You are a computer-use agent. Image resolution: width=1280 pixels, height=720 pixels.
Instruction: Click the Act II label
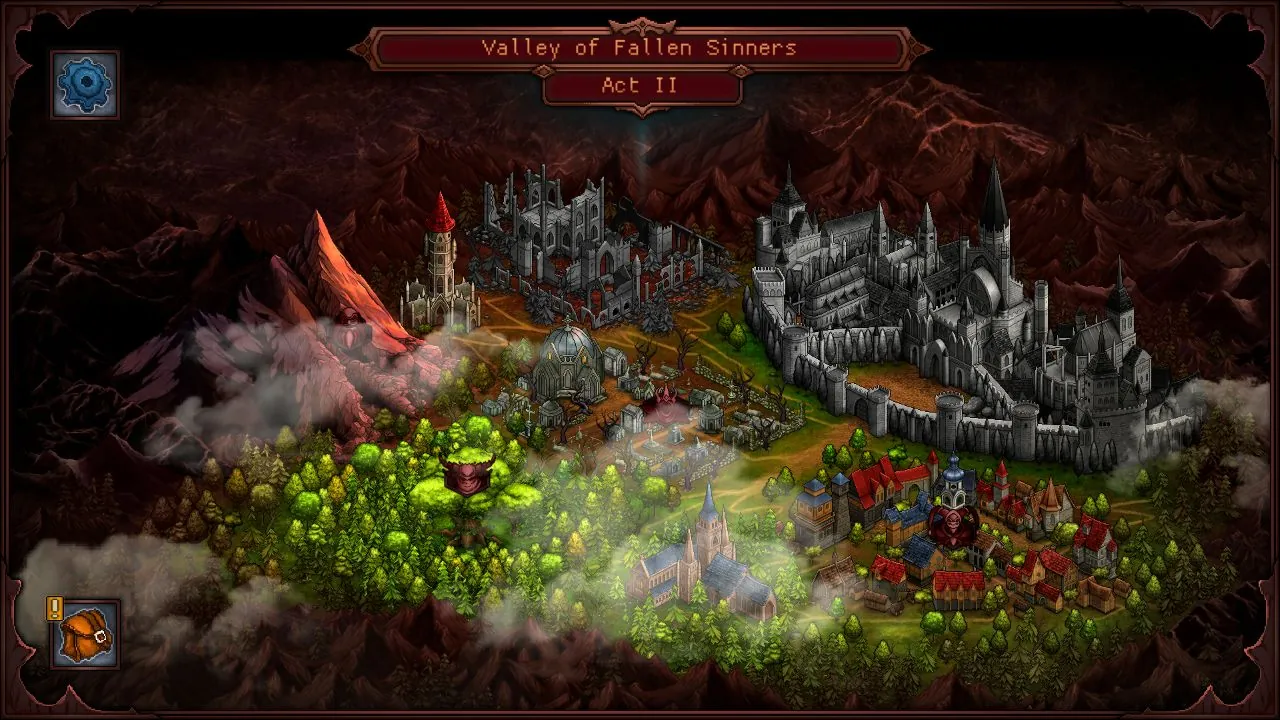pos(638,86)
